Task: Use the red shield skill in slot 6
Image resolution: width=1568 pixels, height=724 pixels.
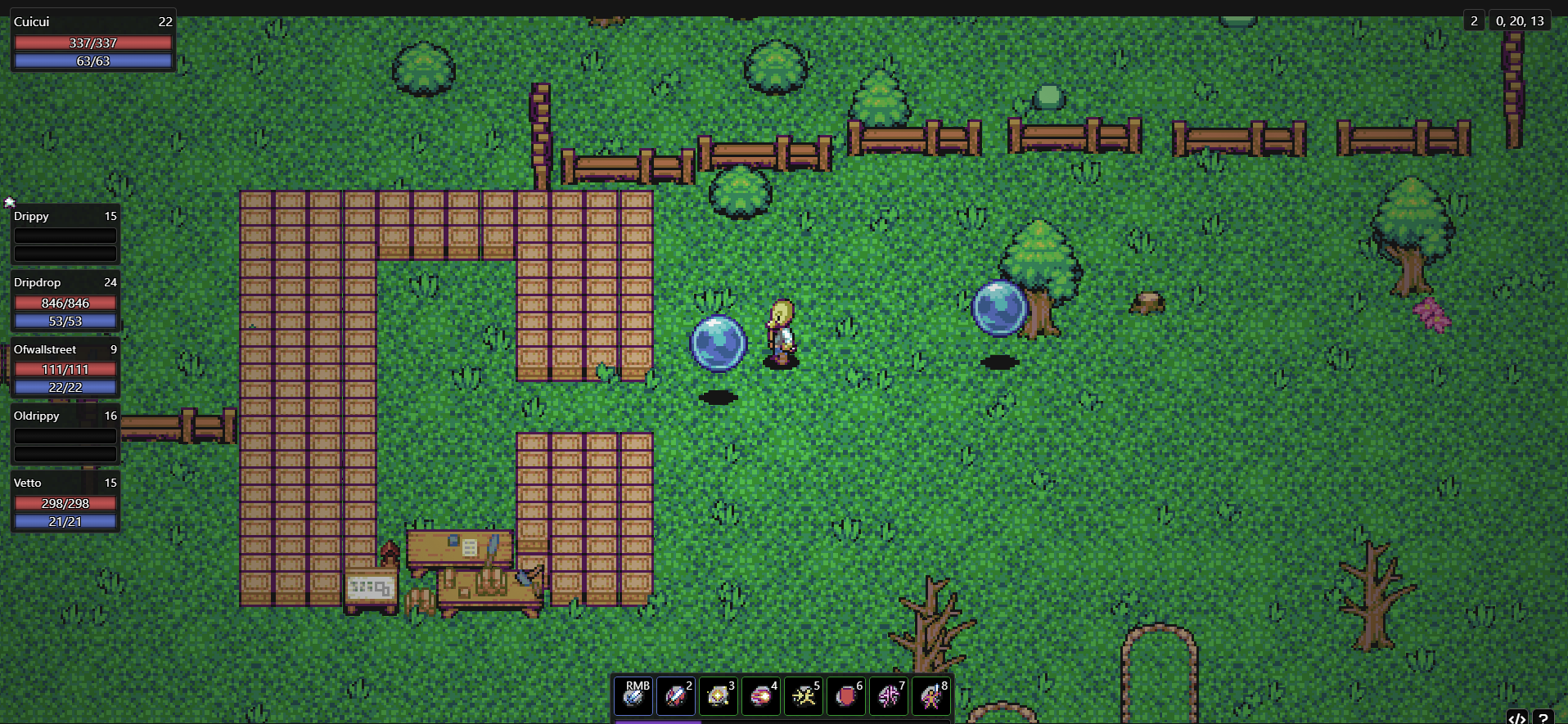Action: click(846, 696)
